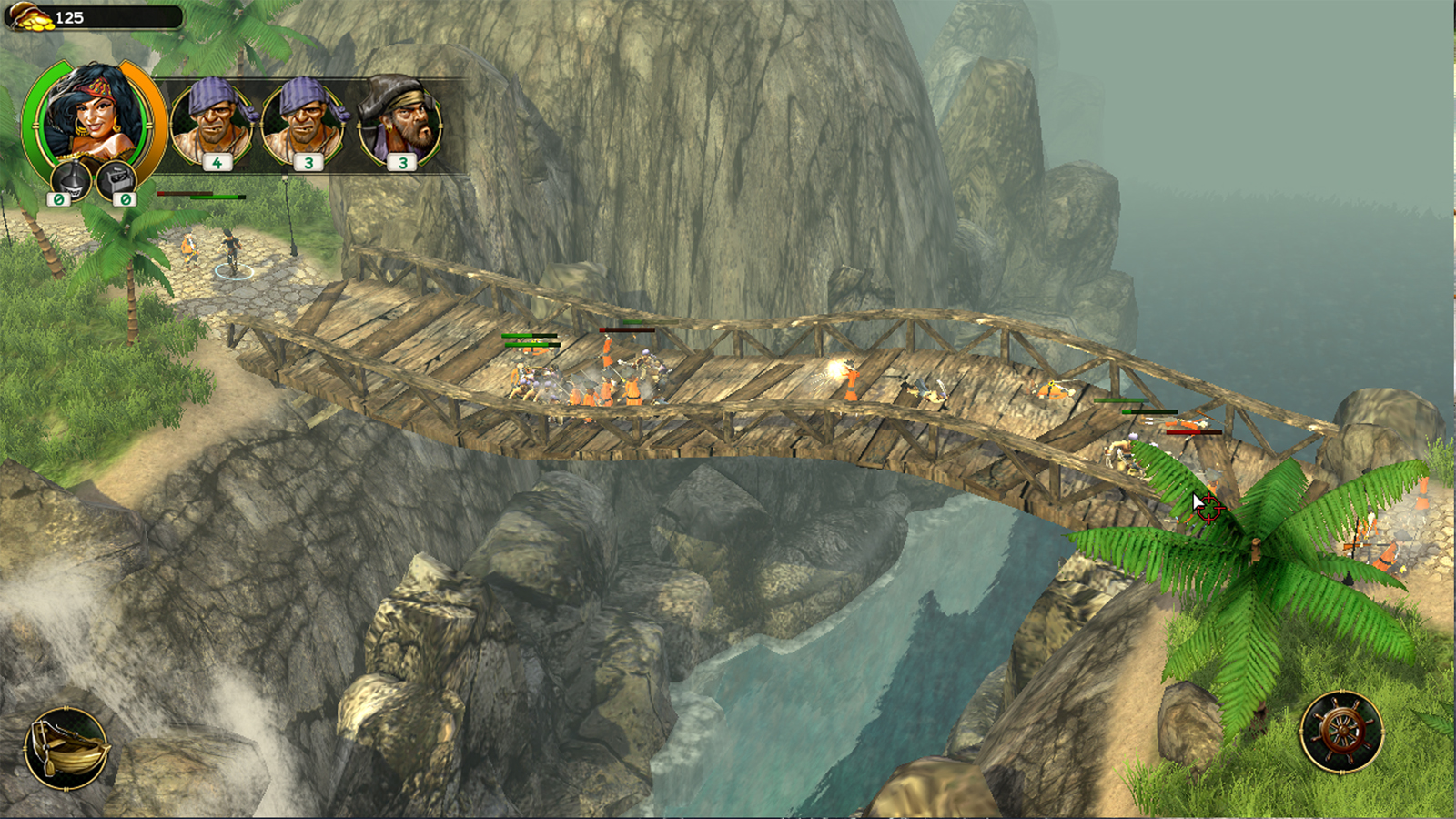Select the first purple-bandana crew portrait
The height and width of the screenshot is (819, 1456).
click(x=213, y=118)
